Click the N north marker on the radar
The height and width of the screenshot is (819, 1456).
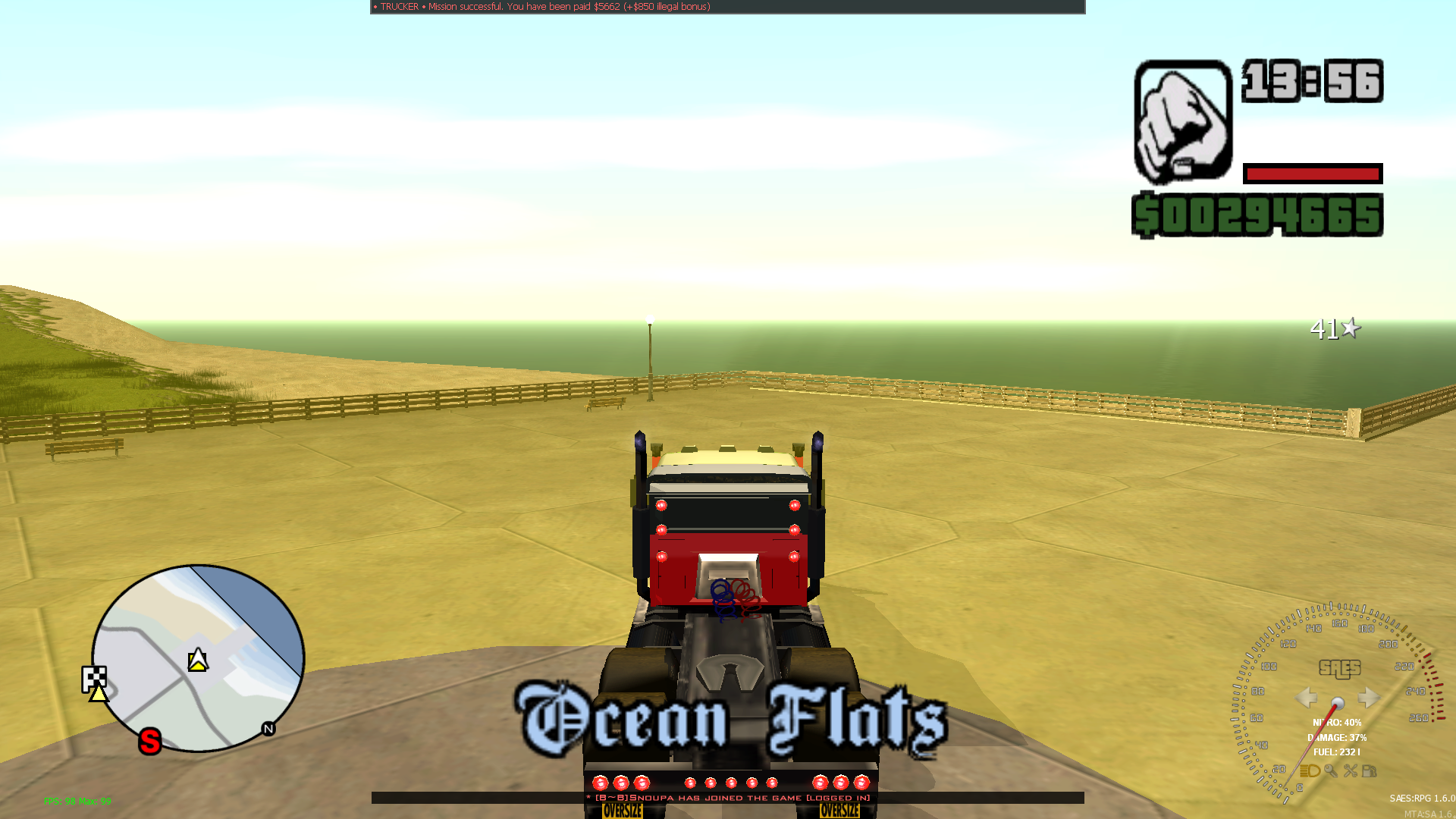[x=268, y=730]
